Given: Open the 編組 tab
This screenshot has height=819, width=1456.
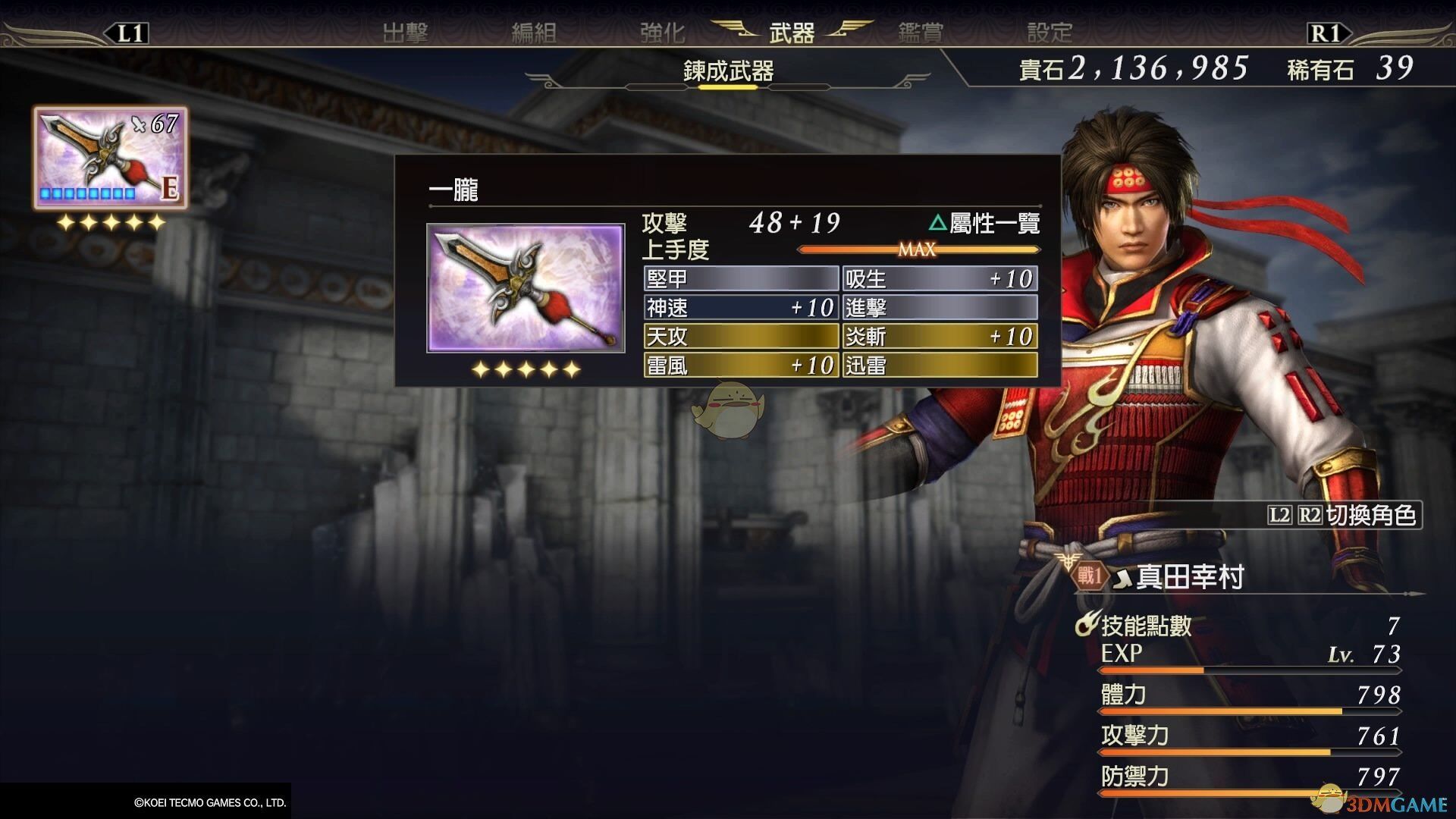Looking at the screenshot, I should pyautogui.click(x=534, y=33).
